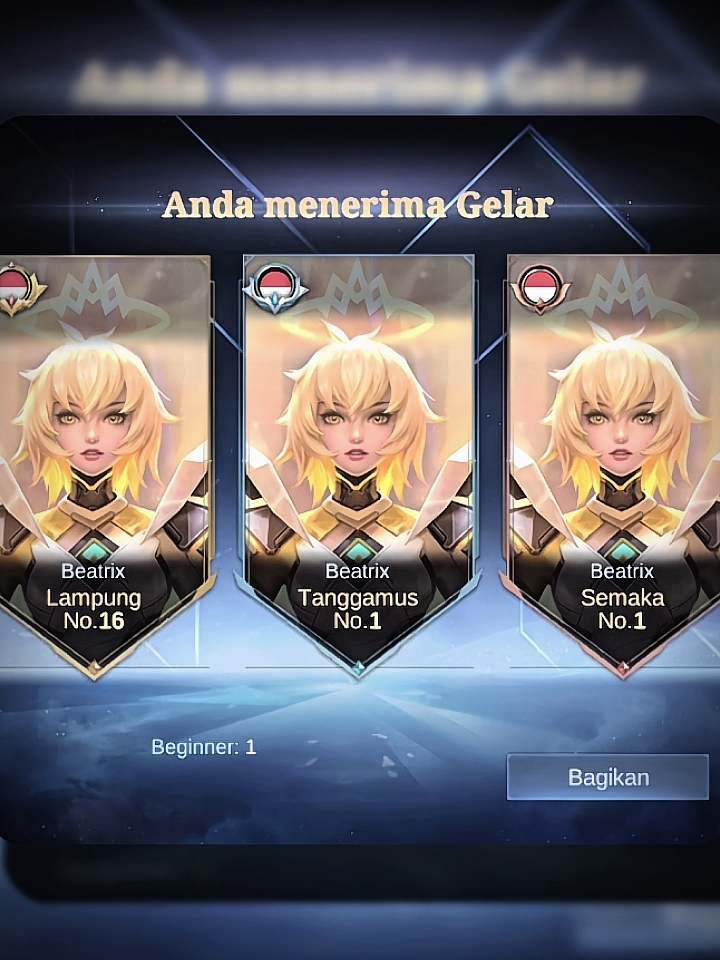Tap the Bagikan share button
Image resolution: width=720 pixels, height=960 pixels.
point(608,777)
